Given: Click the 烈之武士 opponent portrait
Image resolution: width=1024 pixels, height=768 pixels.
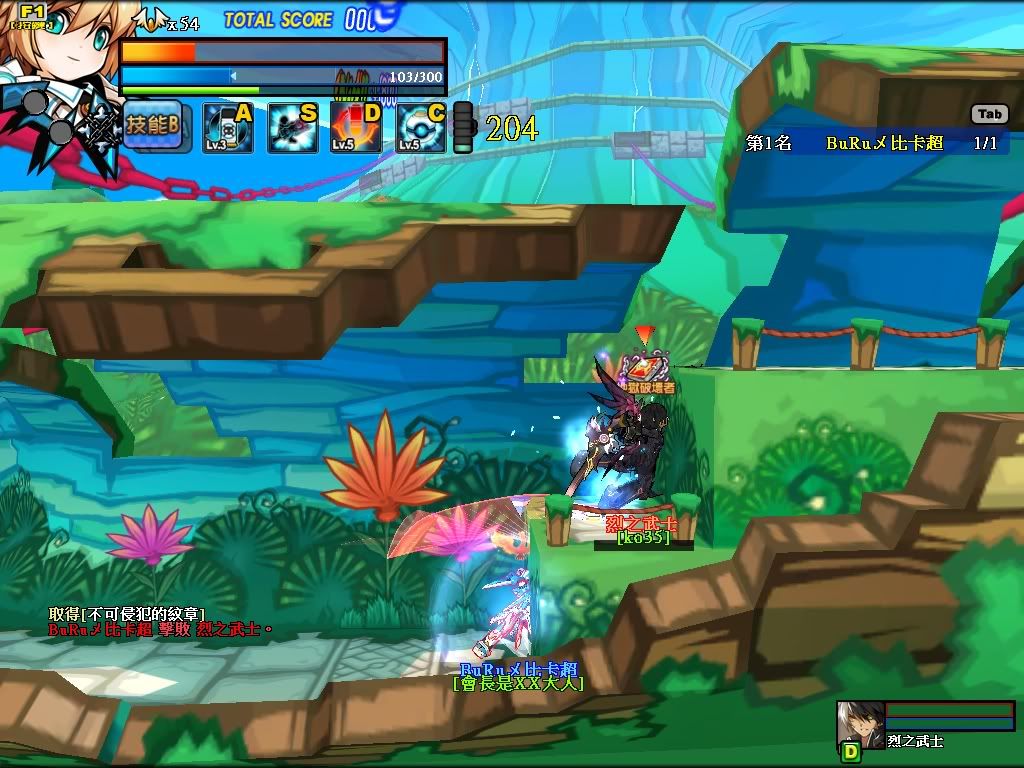Looking at the screenshot, I should coord(860,724).
